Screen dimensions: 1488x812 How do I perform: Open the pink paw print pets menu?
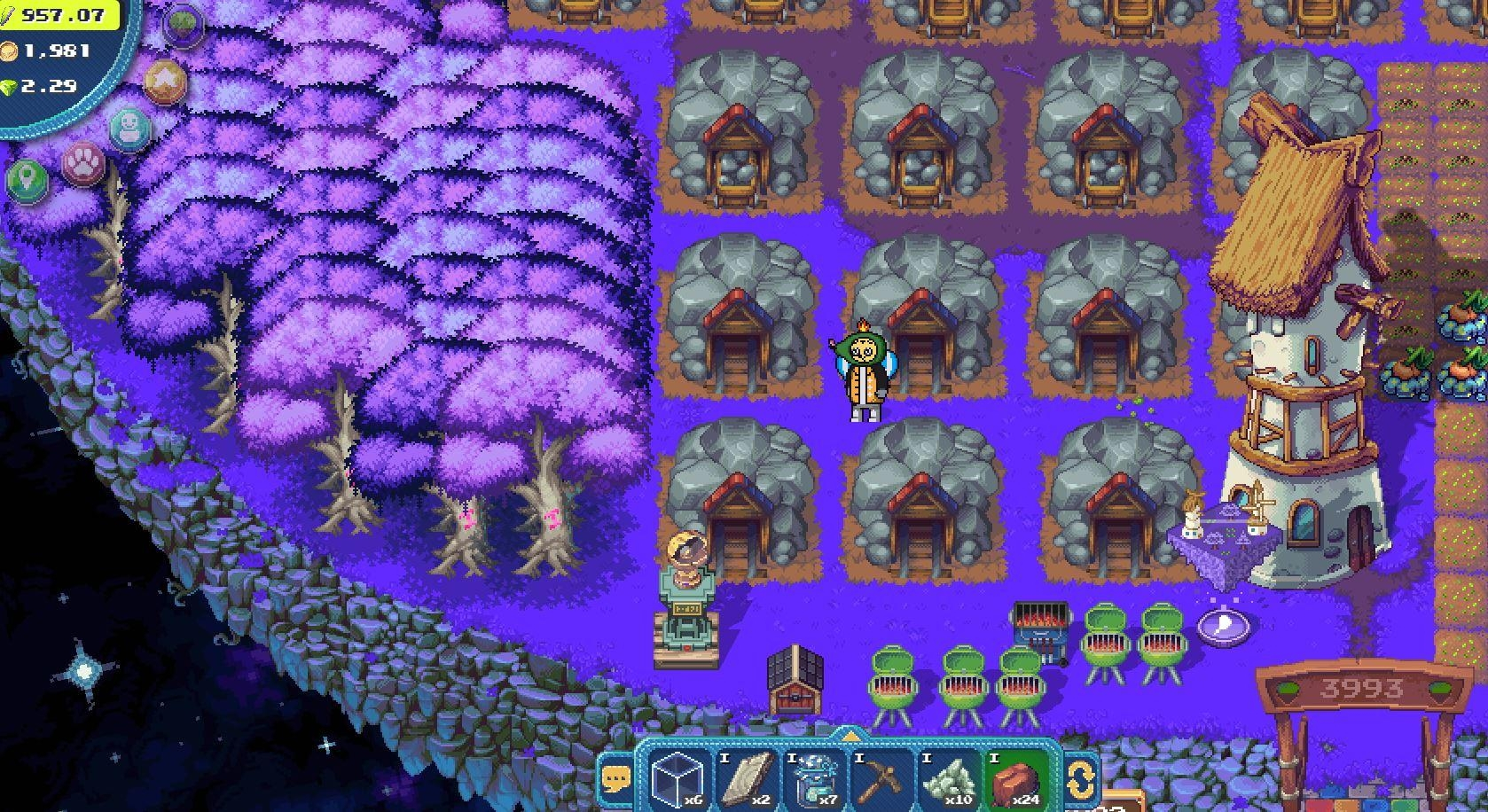tap(83, 163)
